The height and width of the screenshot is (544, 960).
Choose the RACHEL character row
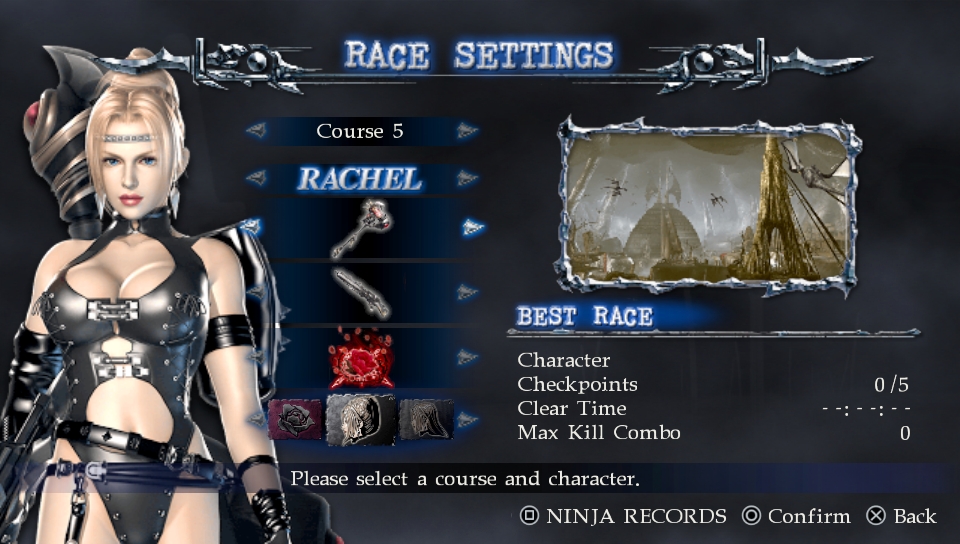tap(360, 180)
